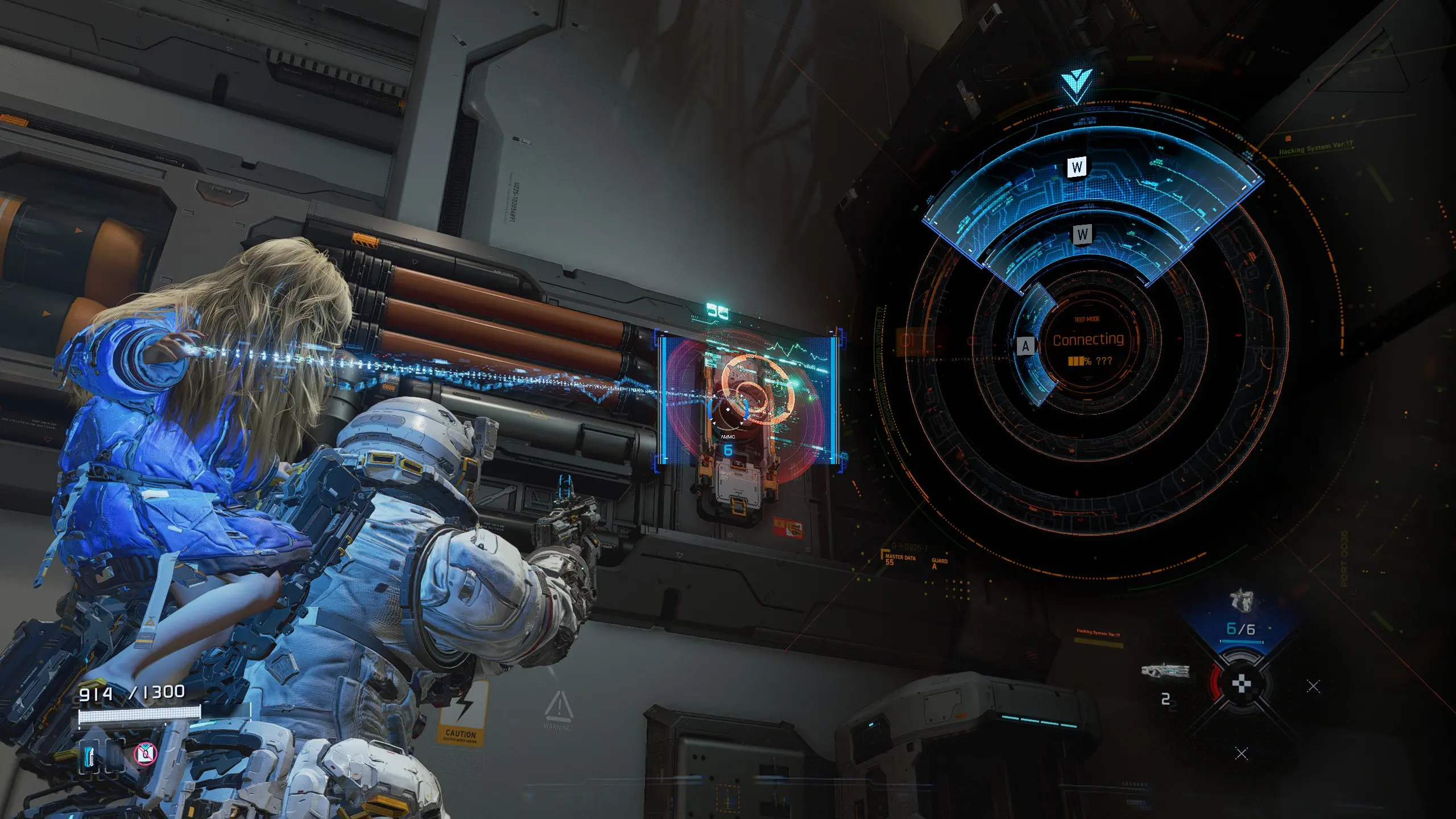Click the weapon wheel's center d-pad hub

pos(1241,684)
